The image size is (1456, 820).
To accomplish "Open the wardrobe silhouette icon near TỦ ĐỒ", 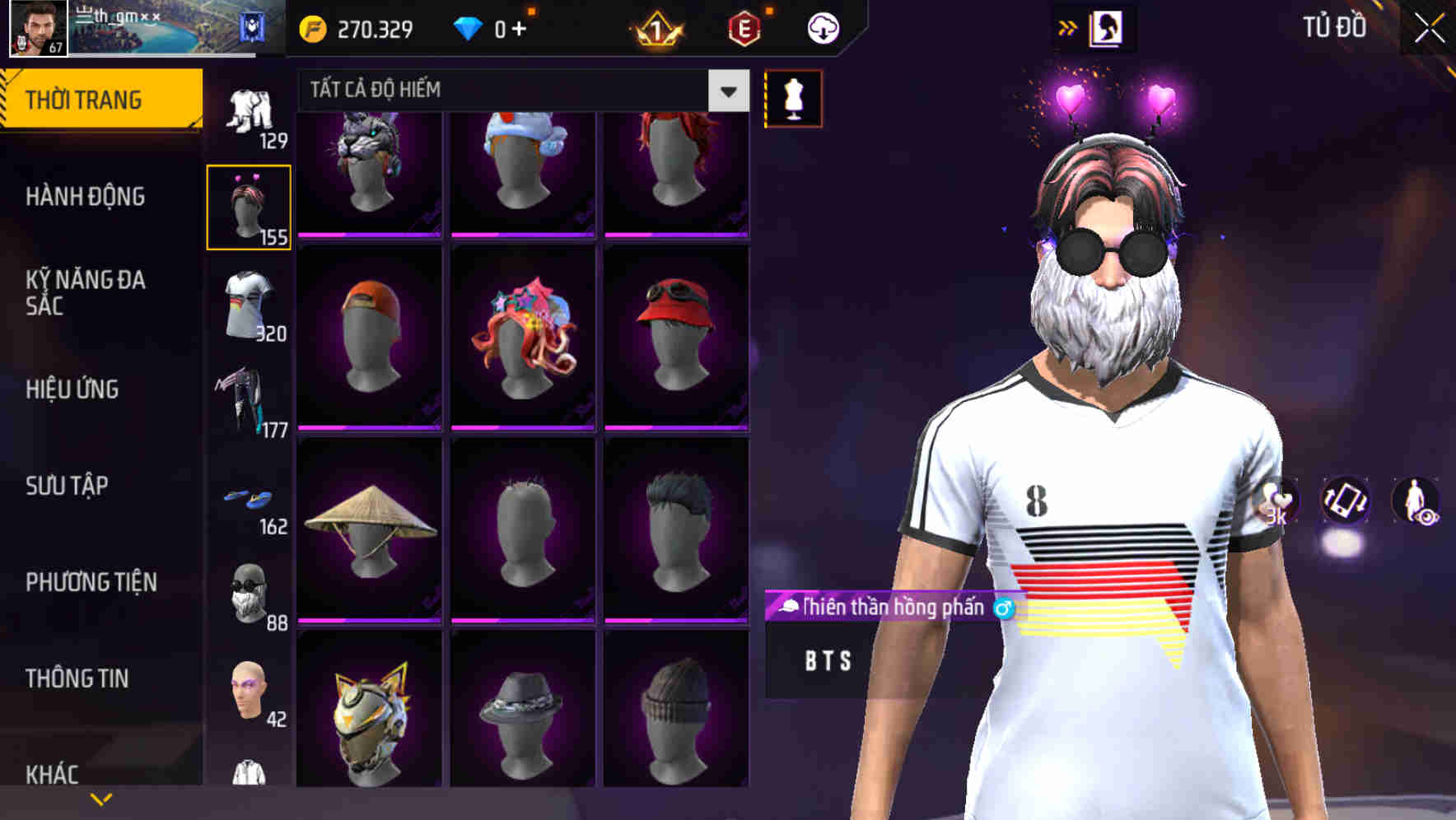I will (1108, 27).
